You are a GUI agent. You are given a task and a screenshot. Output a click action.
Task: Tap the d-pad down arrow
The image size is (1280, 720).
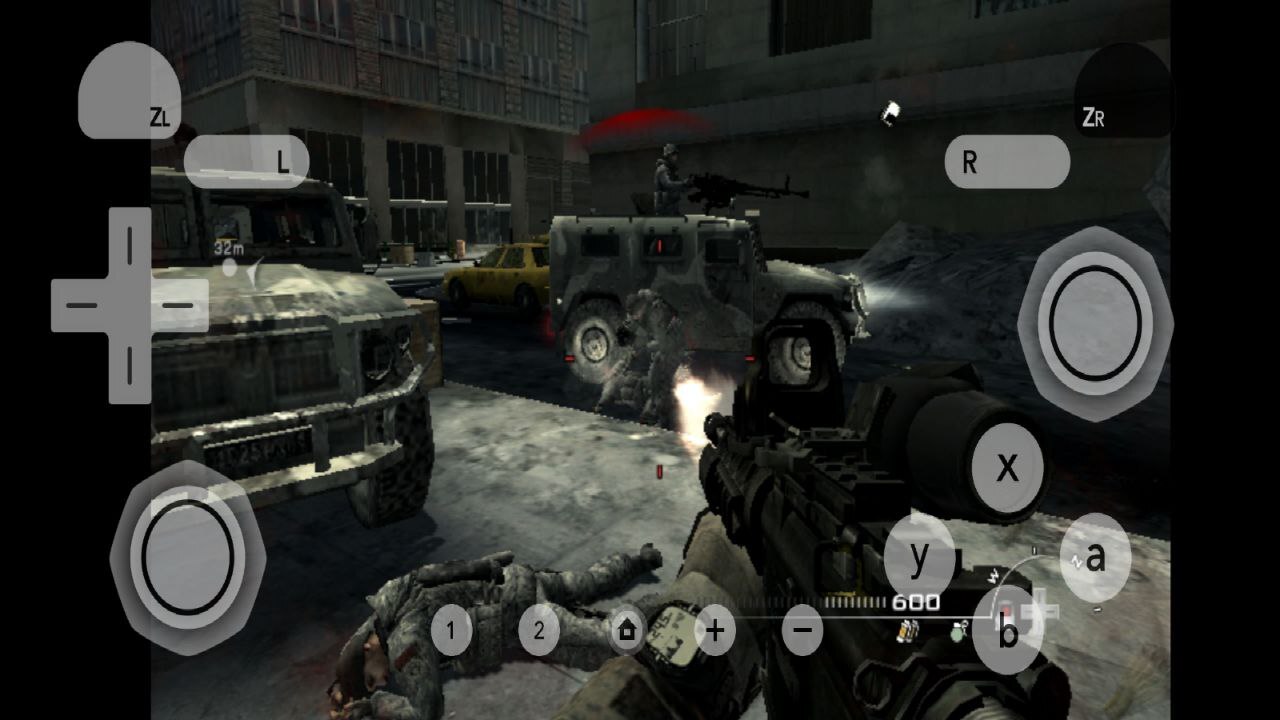[x=129, y=366]
